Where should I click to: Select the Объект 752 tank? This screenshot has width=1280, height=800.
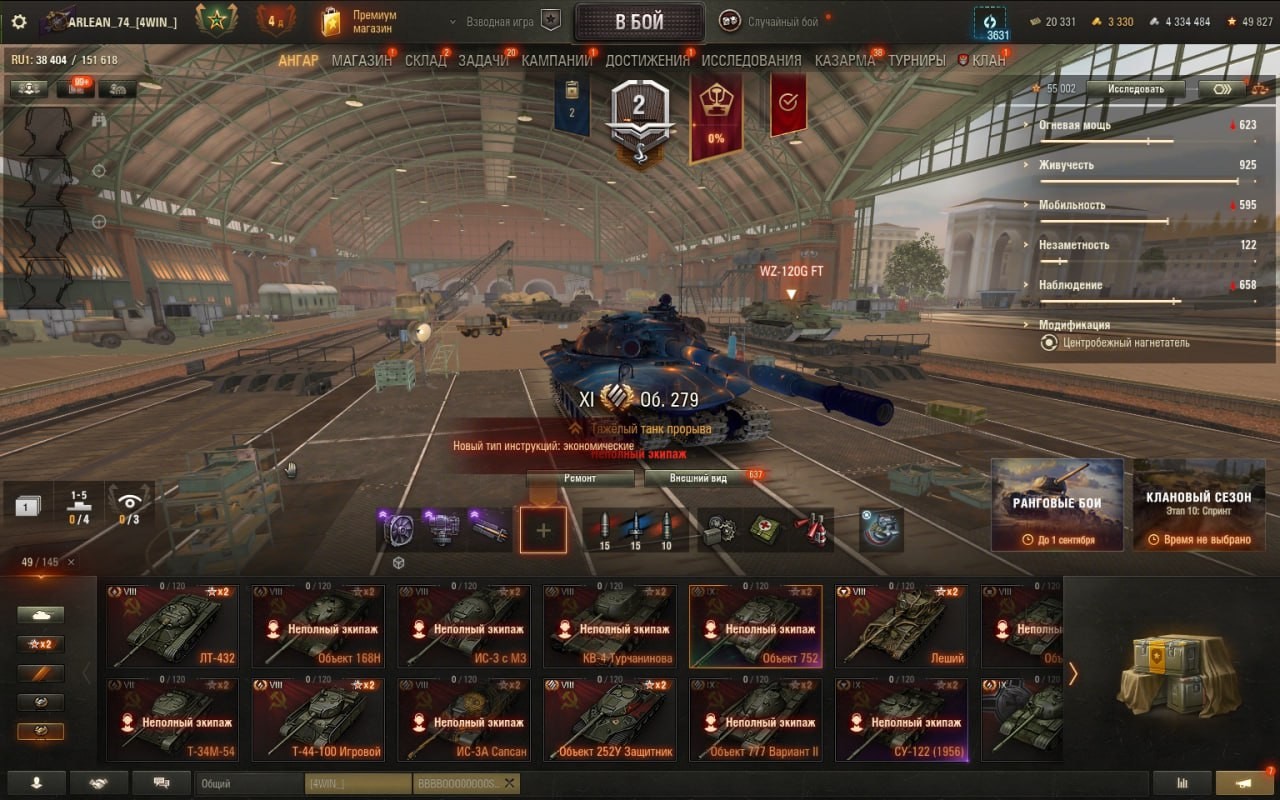point(755,627)
